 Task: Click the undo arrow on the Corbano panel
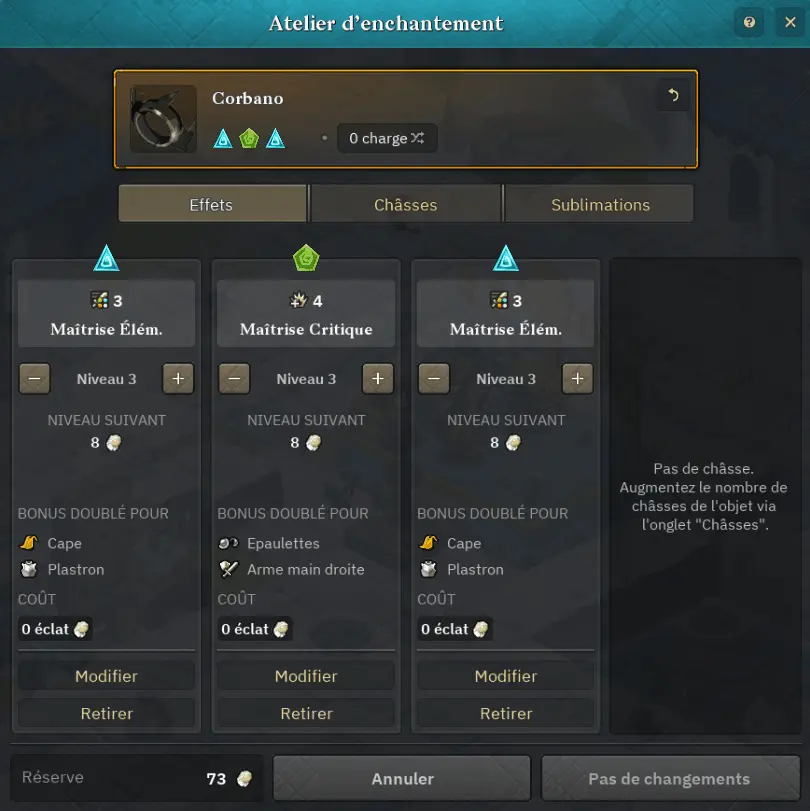coord(673,96)
